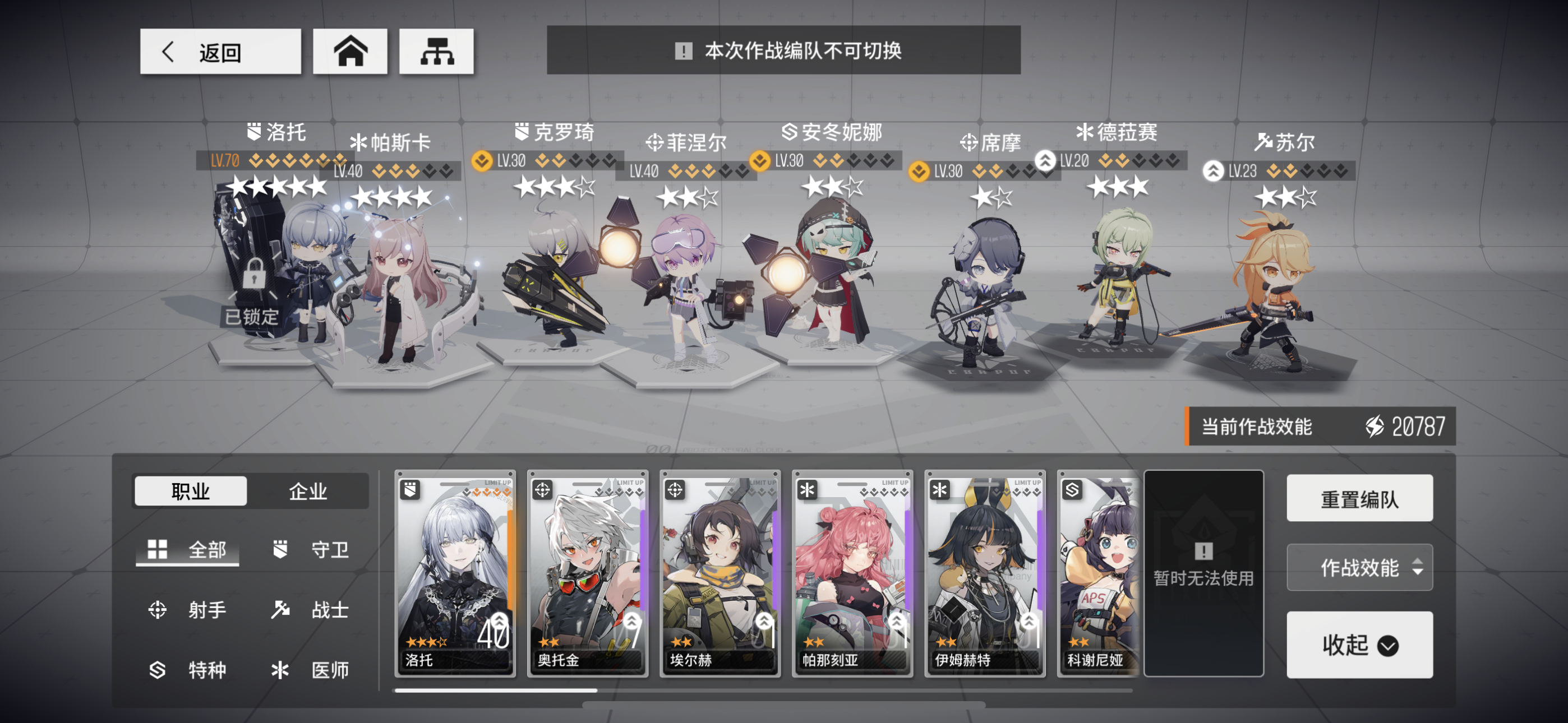Select the 战士 warrior class filter icon
1568x723 pixels.
coord(279,610)
